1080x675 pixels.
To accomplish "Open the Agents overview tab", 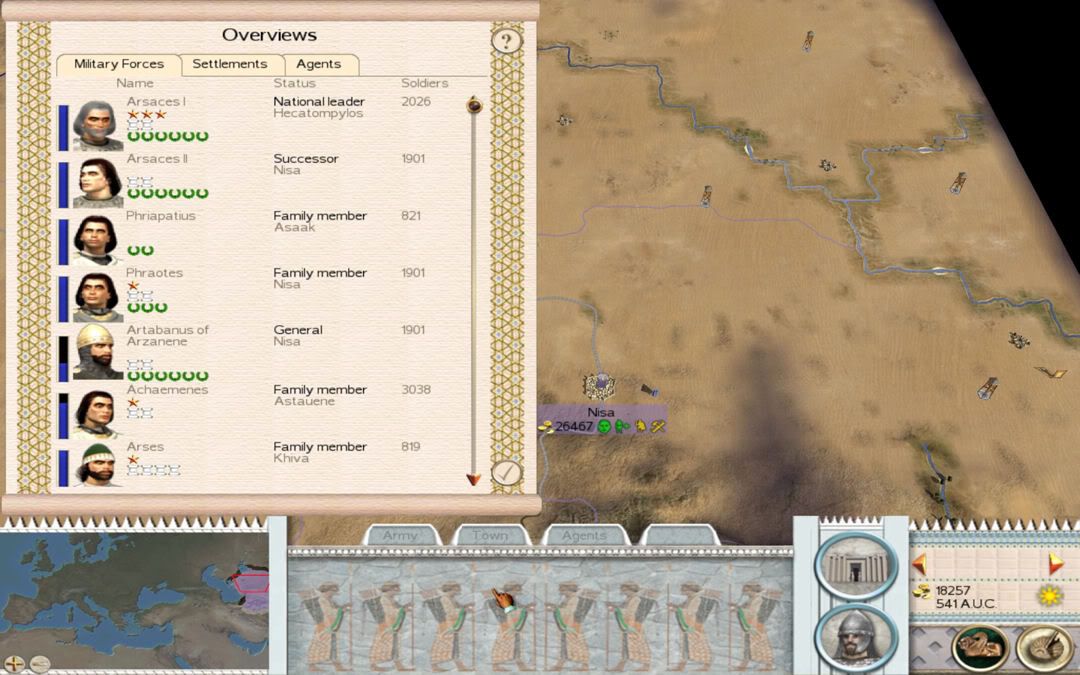I will (319, 64).
